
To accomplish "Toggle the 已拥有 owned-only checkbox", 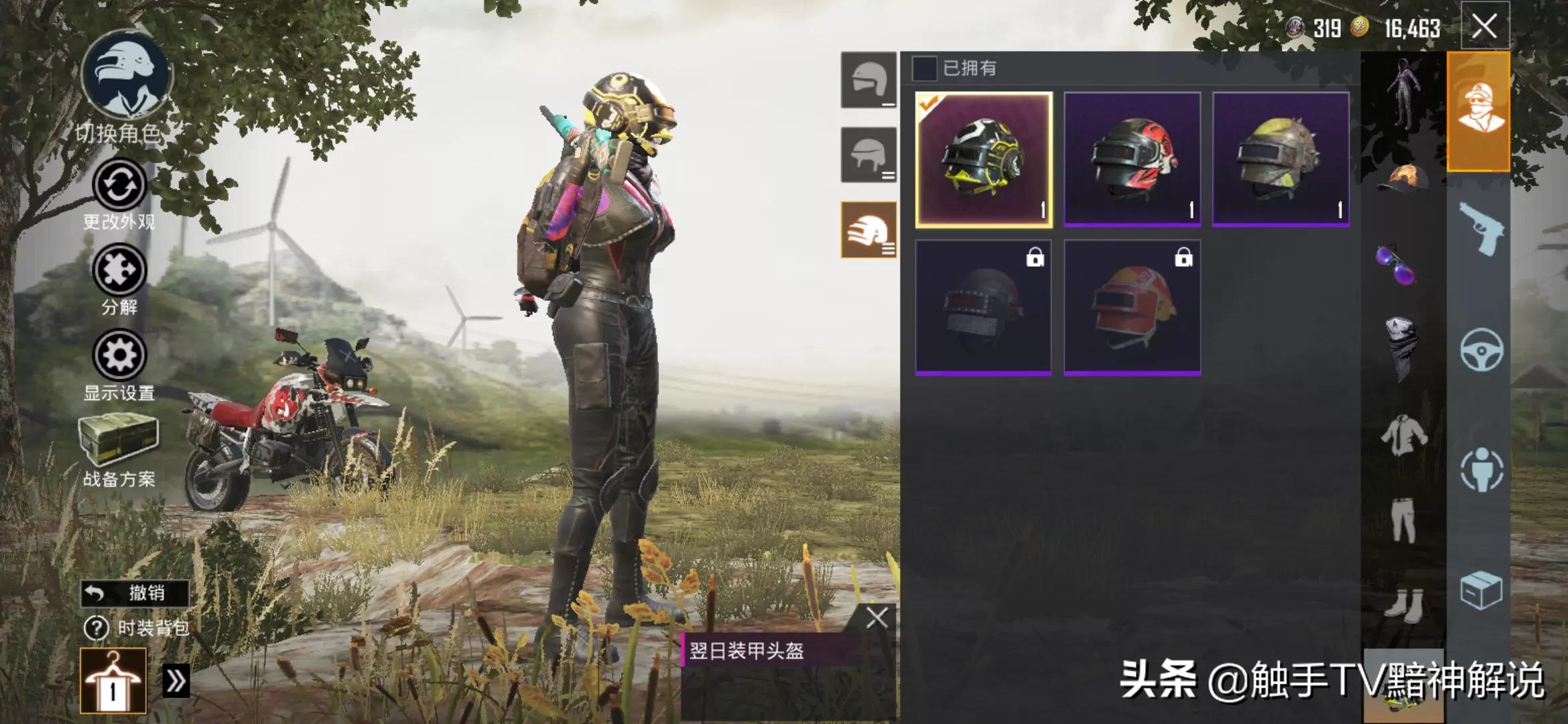I will click(x=924, y=68).
